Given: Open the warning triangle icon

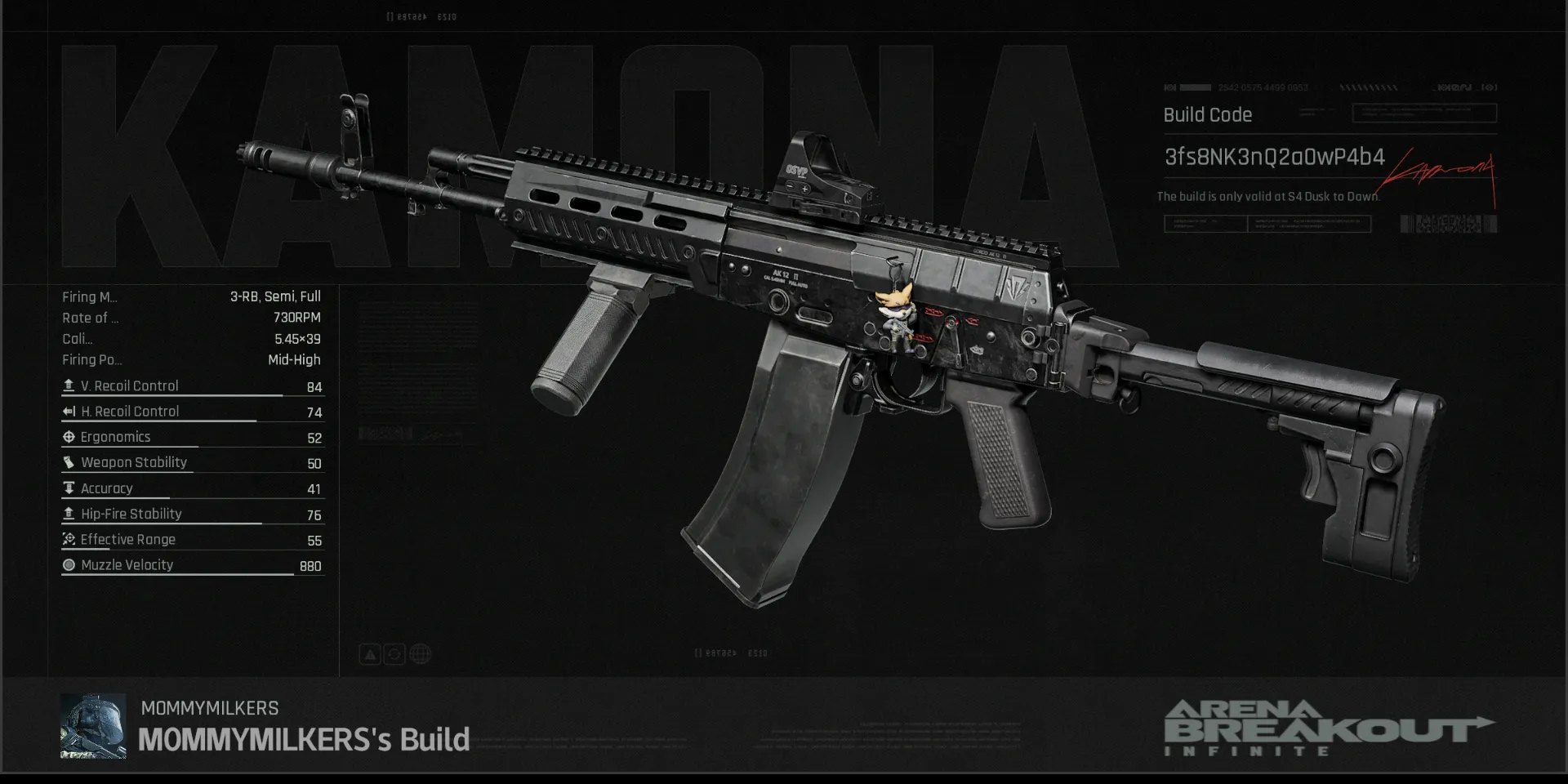Looking at the screenshot, I should pyautogui.click(x=369, y=653).
